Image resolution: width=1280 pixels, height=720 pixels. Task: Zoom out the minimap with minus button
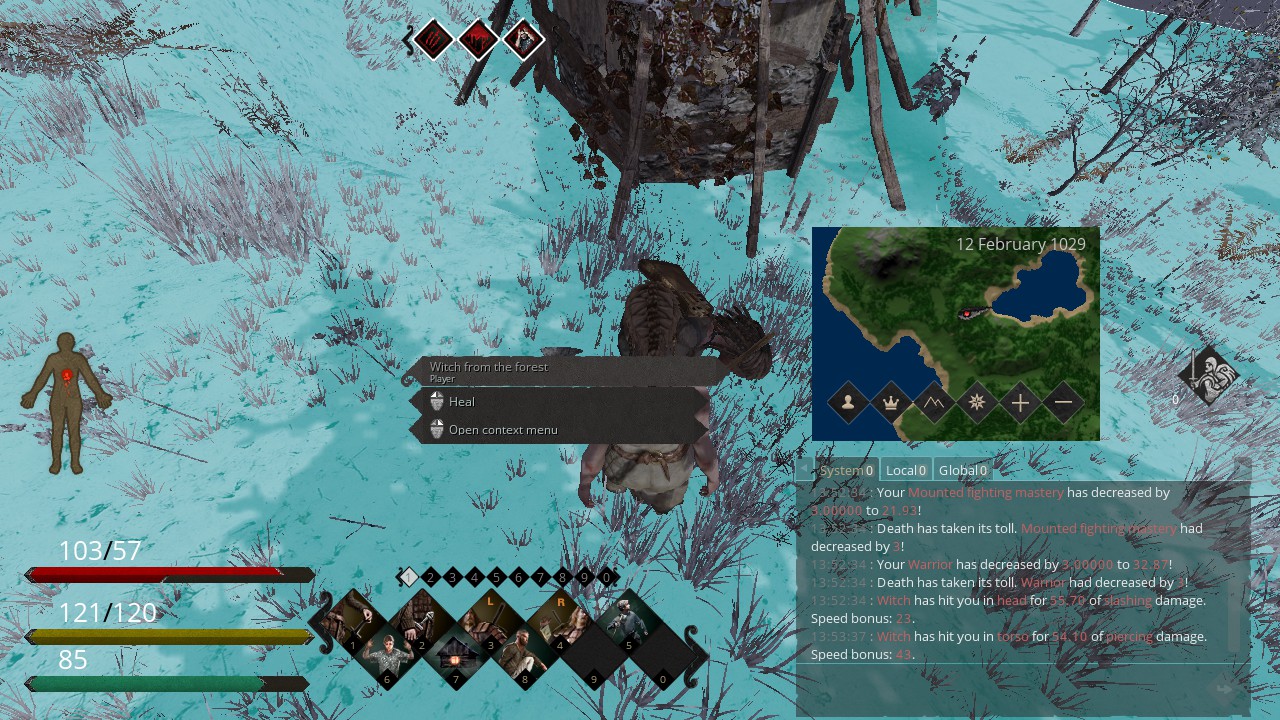(1063, 403)
